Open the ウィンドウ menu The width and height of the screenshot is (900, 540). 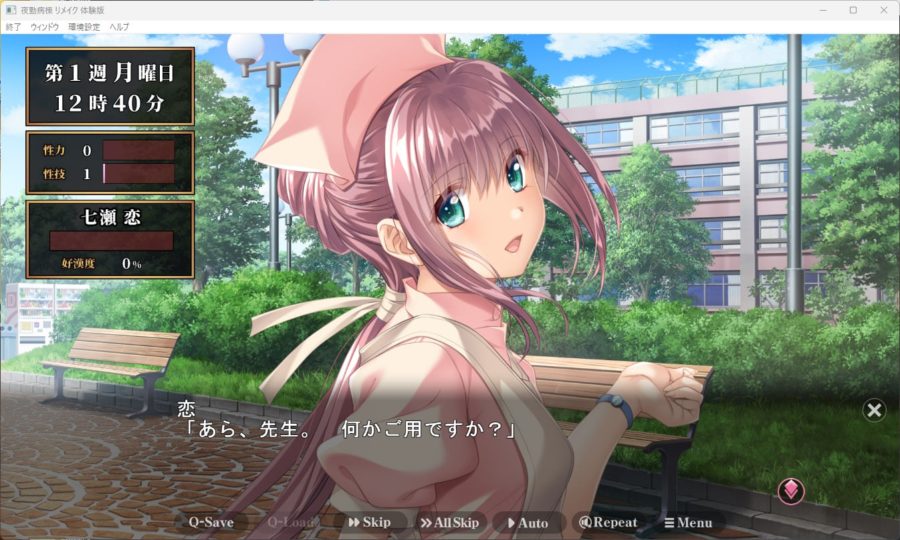coord(44,26)
